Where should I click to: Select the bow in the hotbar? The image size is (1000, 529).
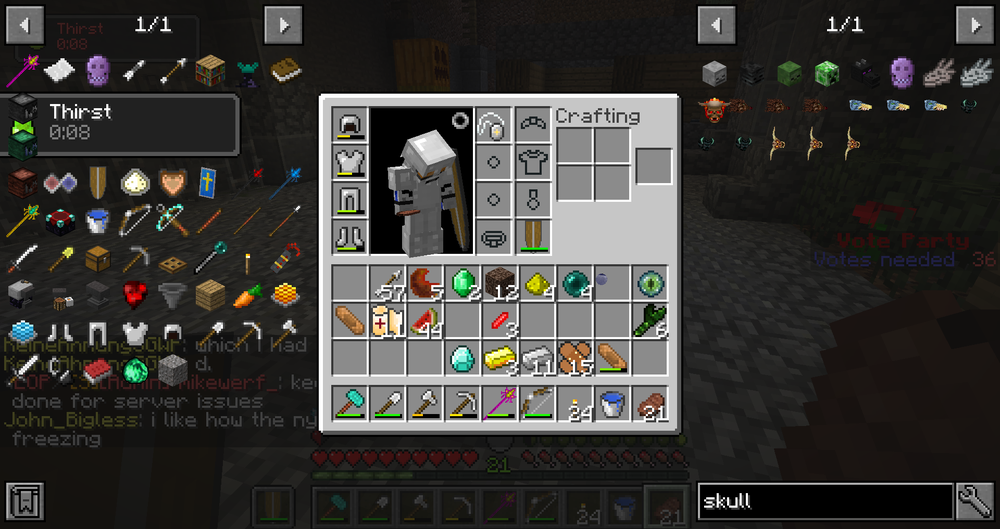coord(537,404)
